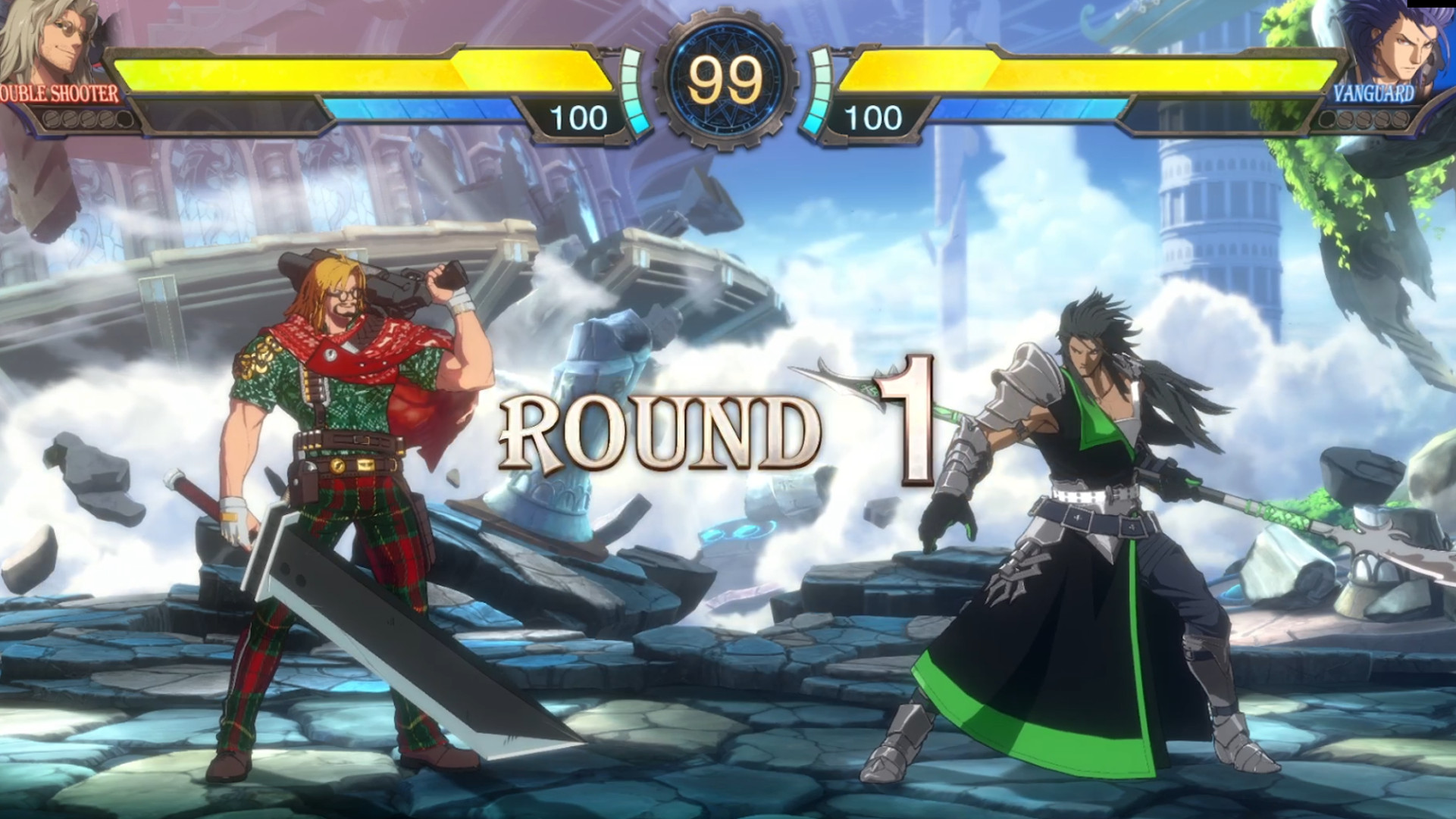The image size is (1456, 819).
Task: Toggle the second gauge pip under Double Shooter
Action: (69, 119)
